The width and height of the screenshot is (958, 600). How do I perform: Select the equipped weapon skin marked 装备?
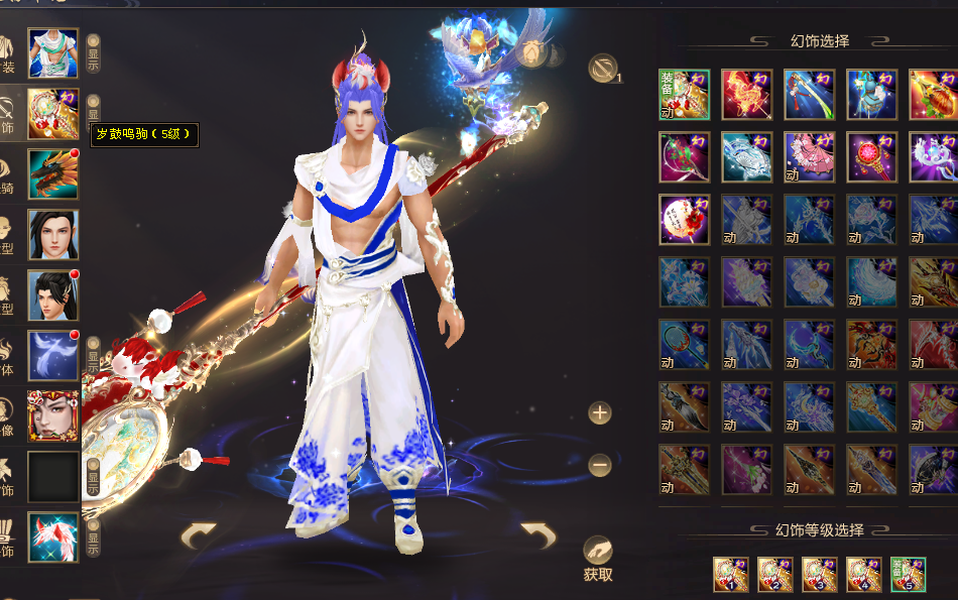click(x=684, y=95)
